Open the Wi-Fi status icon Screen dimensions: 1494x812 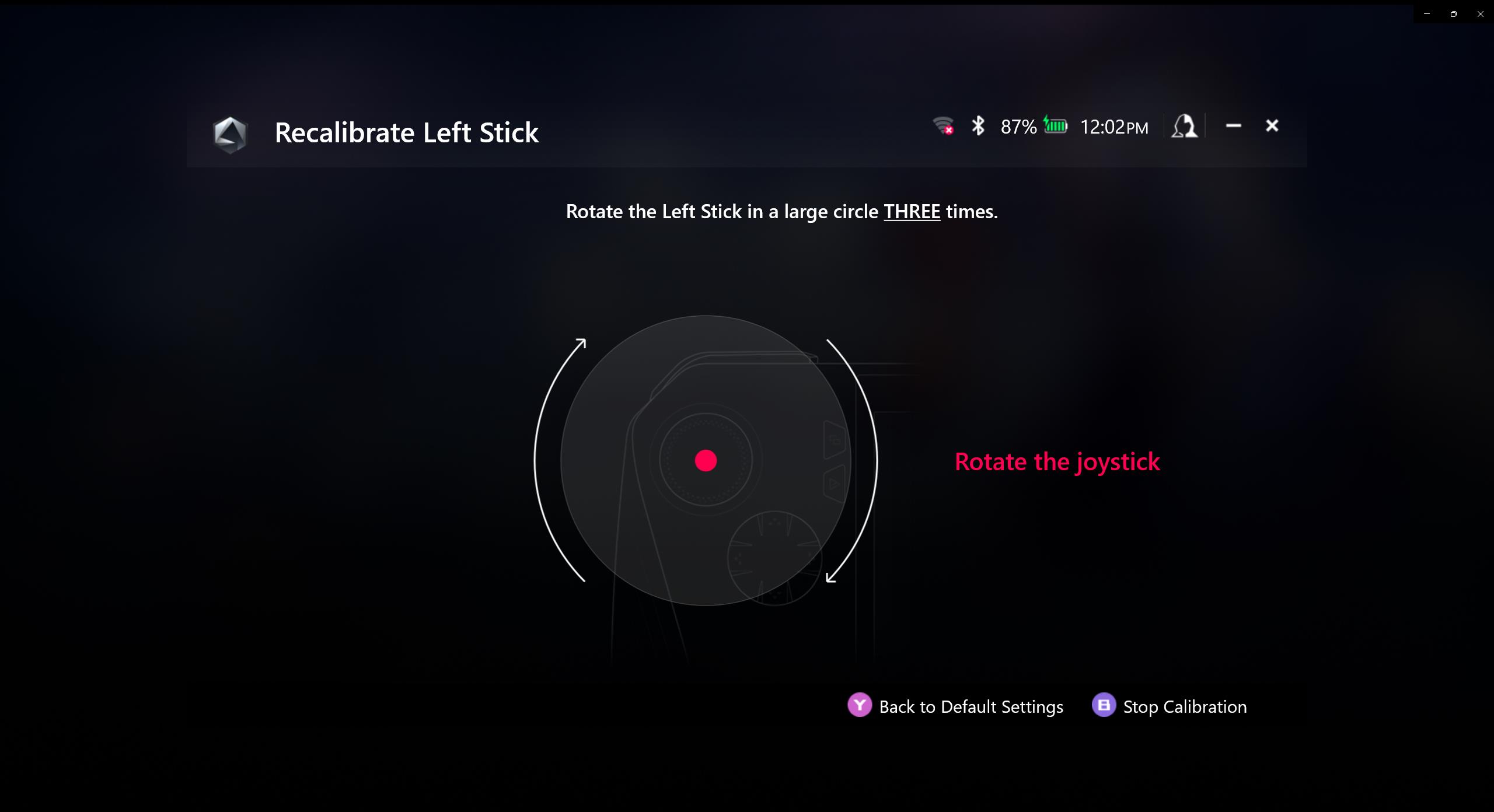pos(943,126)
